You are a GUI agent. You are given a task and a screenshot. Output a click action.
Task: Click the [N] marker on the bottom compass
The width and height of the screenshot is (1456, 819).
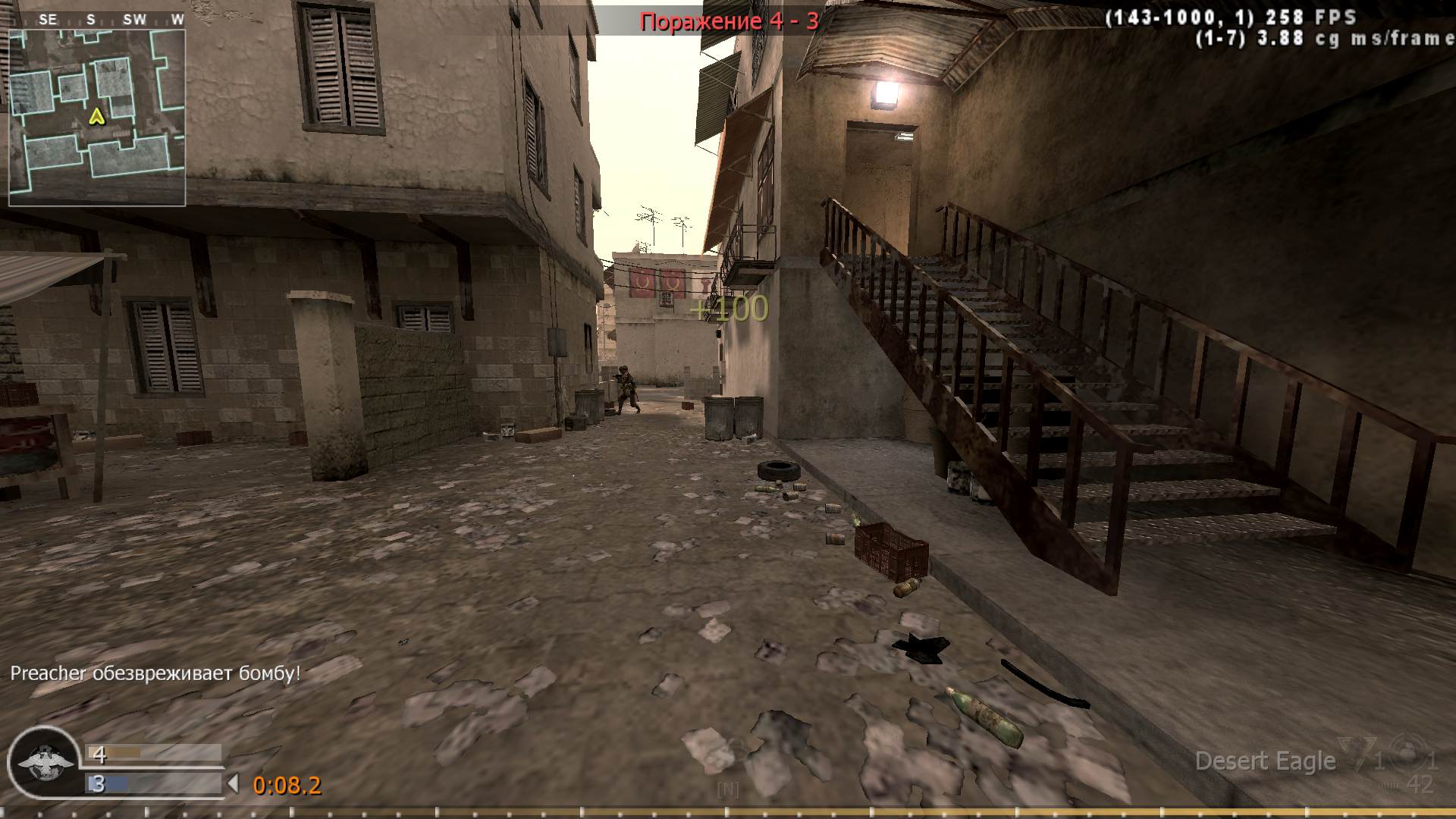(726, 789)
